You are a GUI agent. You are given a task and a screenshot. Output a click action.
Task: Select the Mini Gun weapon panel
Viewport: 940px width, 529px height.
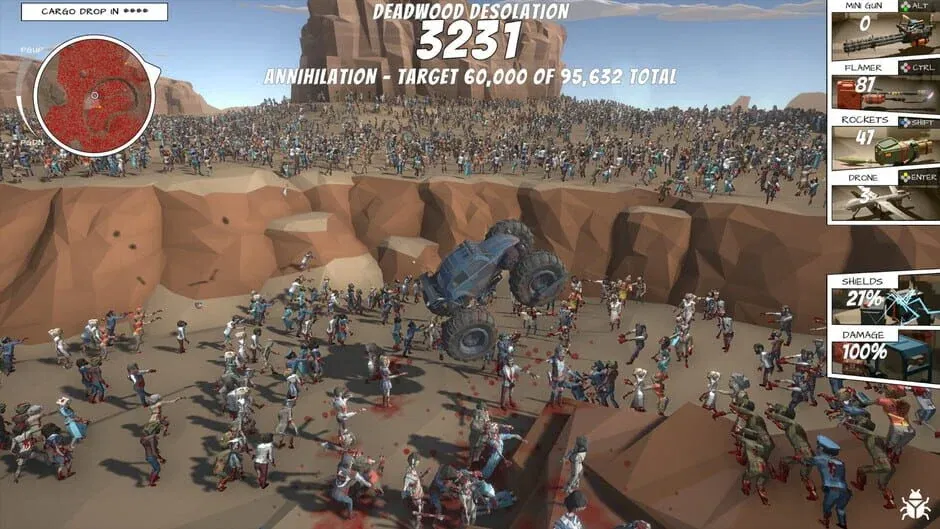[x=882, y=30]
